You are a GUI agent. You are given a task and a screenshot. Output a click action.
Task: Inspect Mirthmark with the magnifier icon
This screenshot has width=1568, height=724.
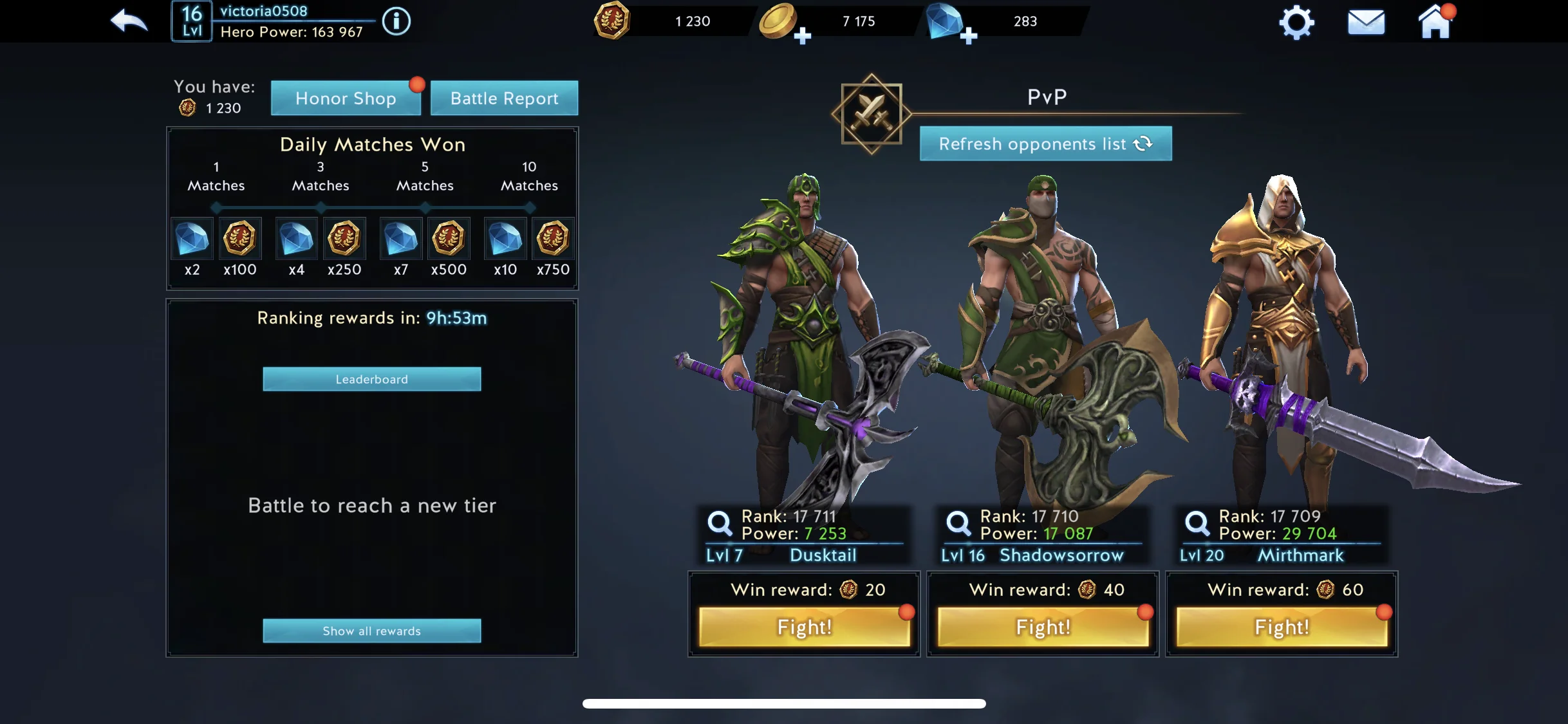(1197, 523)
